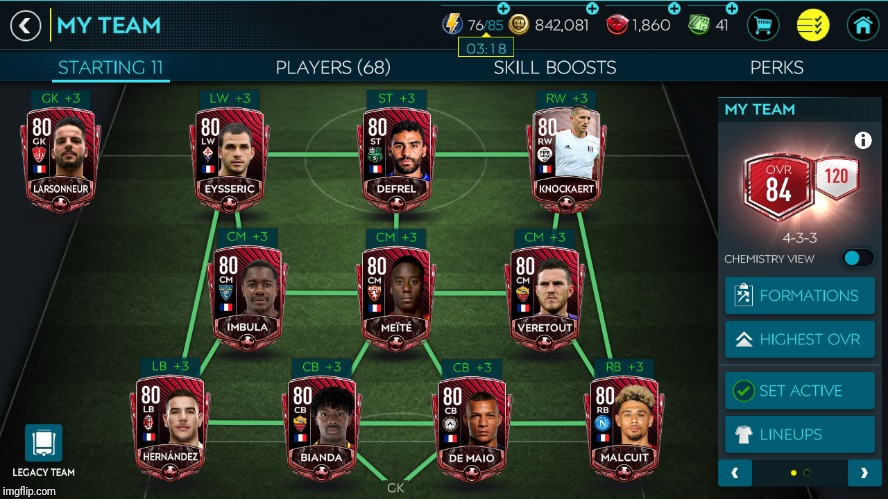The height and width of the screenshot is (499, 888).
Task: Switch to the Players (68) tab
Action: (x=333, y=68)
